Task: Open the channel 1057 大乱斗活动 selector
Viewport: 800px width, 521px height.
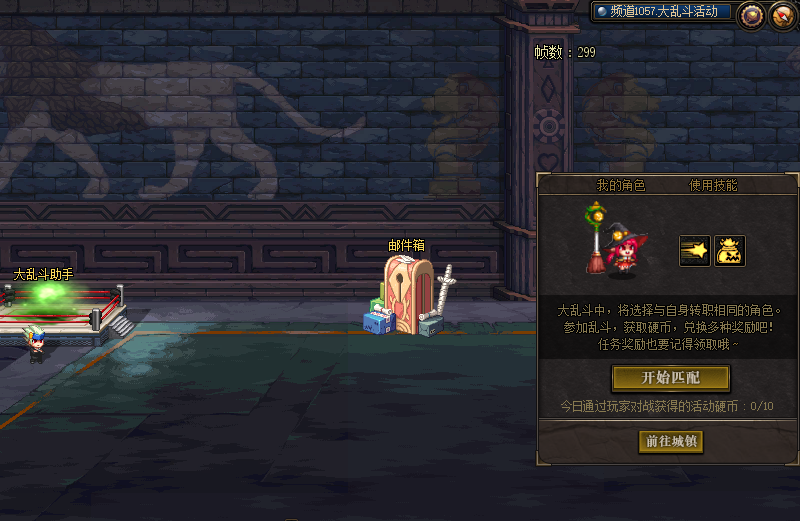Action: coord(661,12)
